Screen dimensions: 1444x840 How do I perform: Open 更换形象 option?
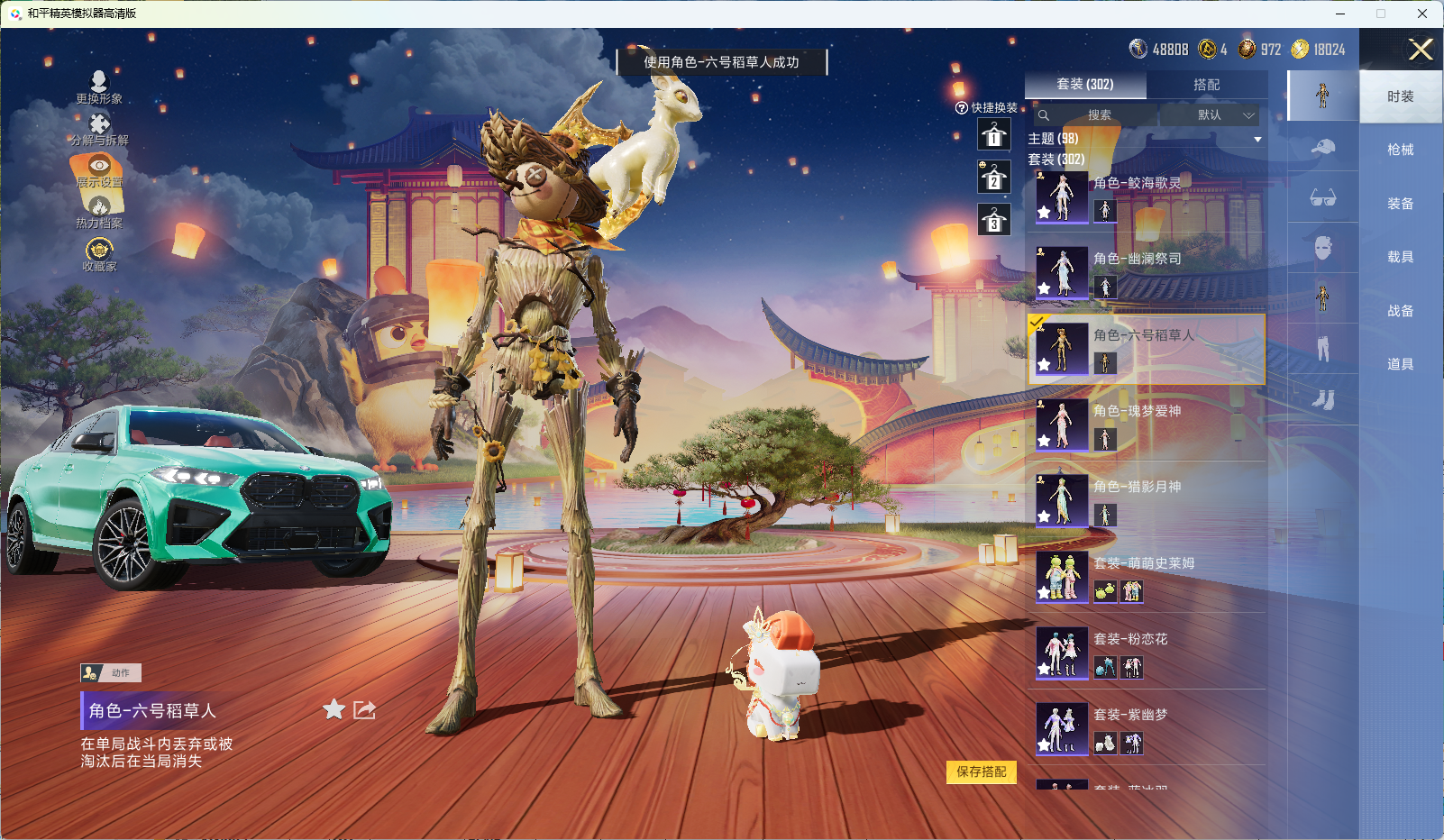click(99, 87)
